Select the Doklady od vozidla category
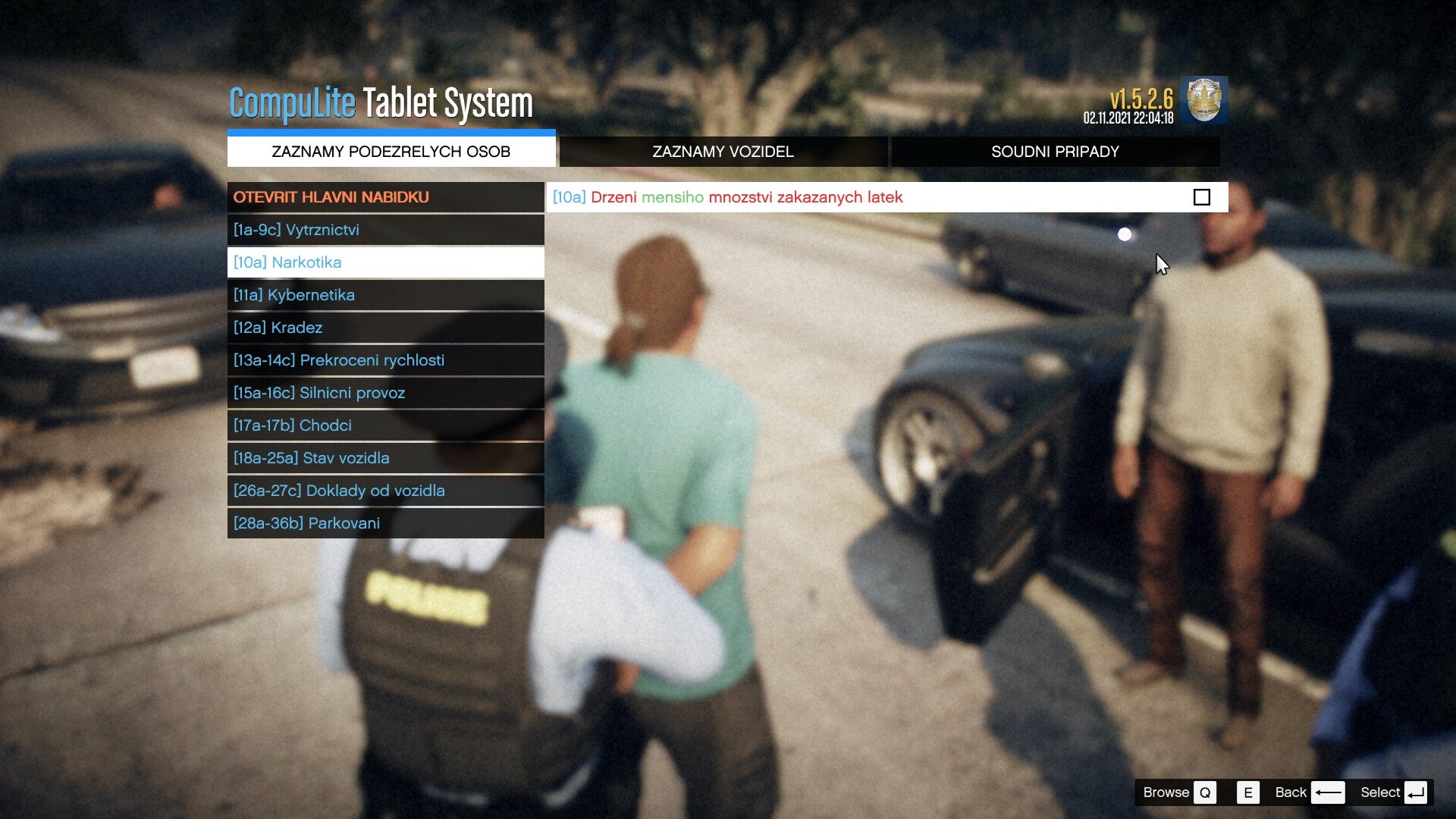1456x819 pixels. pos(385,491)
